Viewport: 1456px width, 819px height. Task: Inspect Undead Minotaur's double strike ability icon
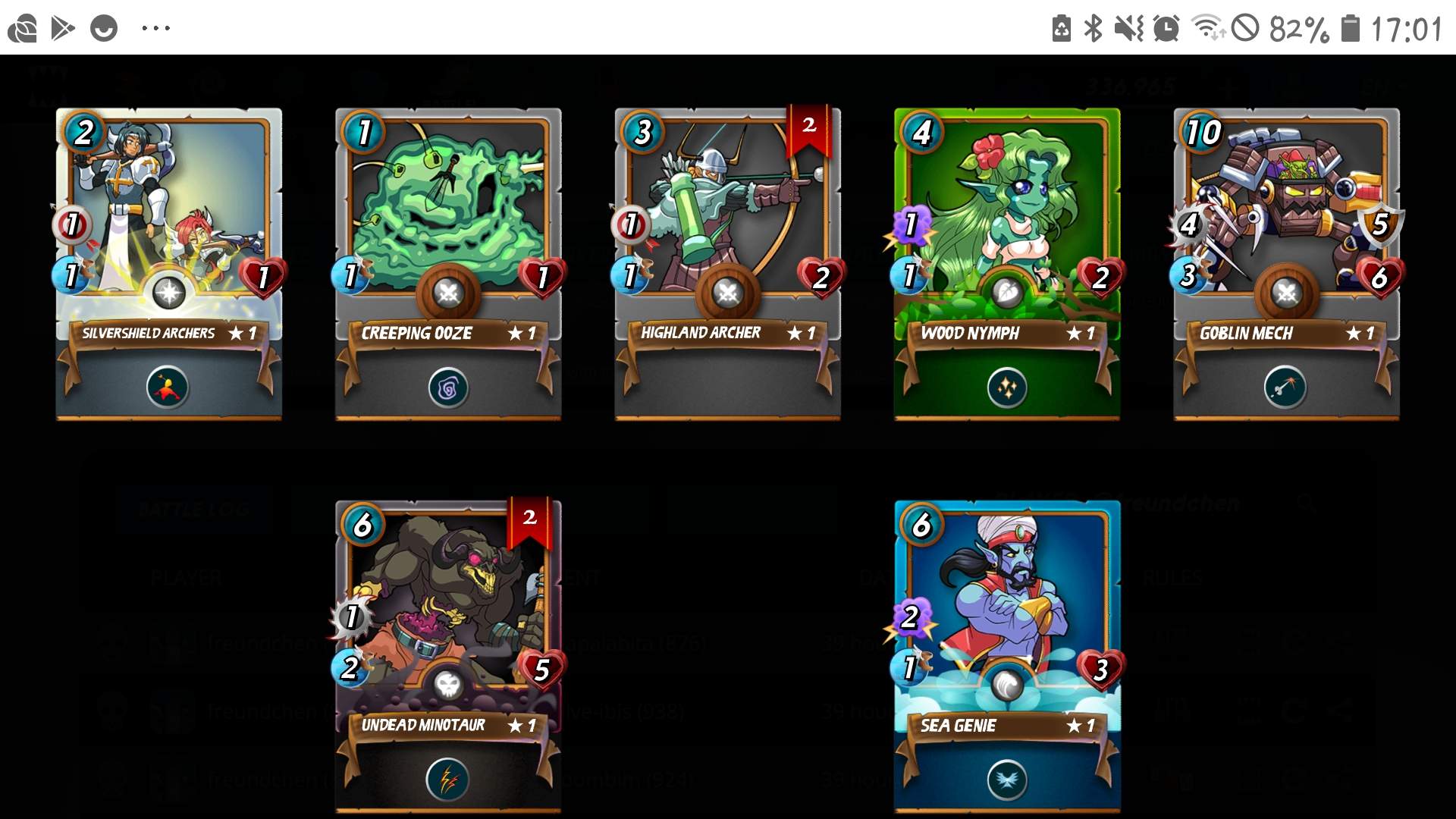pyautogui.click(x=447, y=780)
